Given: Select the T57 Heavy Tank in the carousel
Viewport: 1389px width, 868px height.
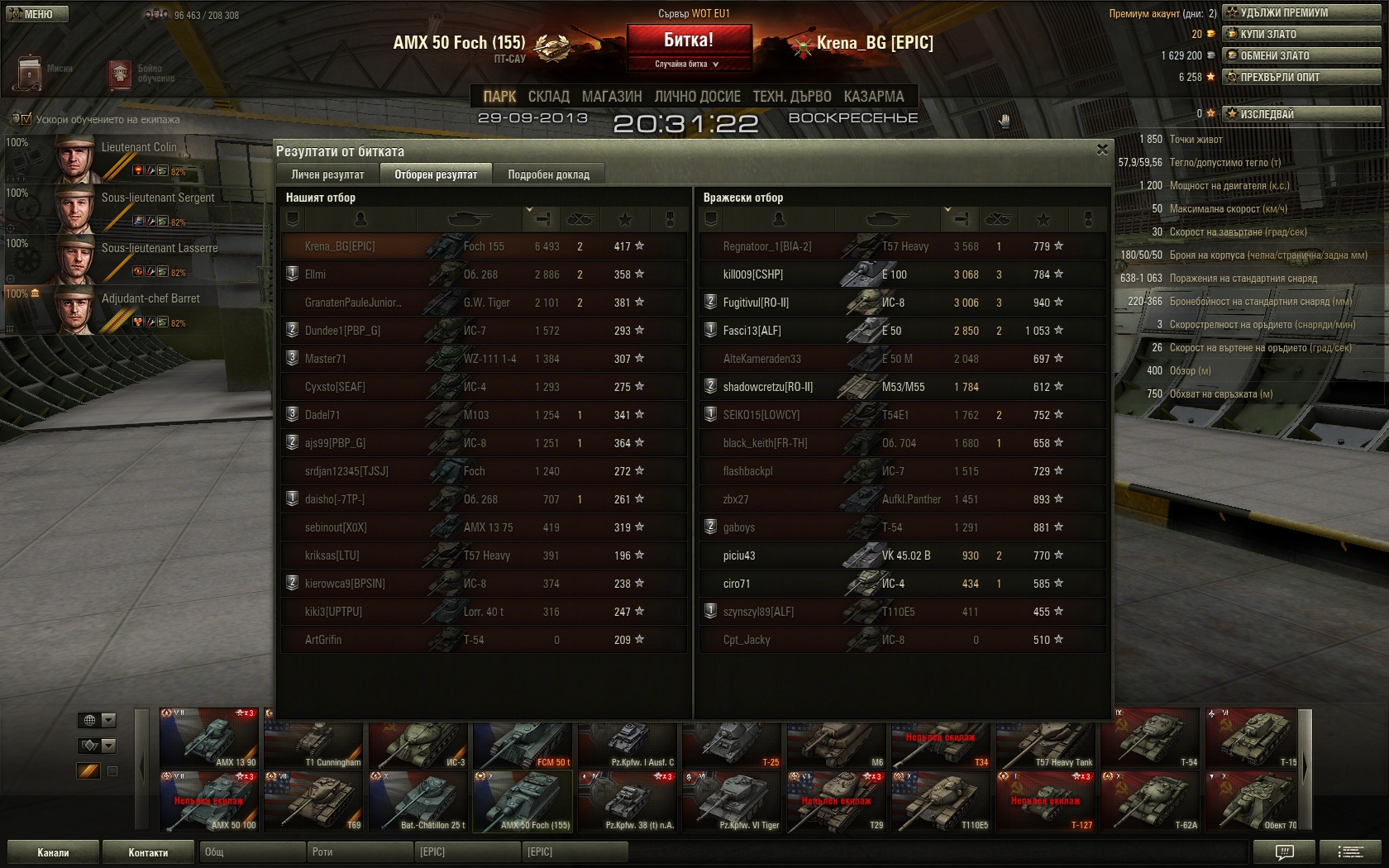Looking at the screenshot, I should [x=1047, y=739].
